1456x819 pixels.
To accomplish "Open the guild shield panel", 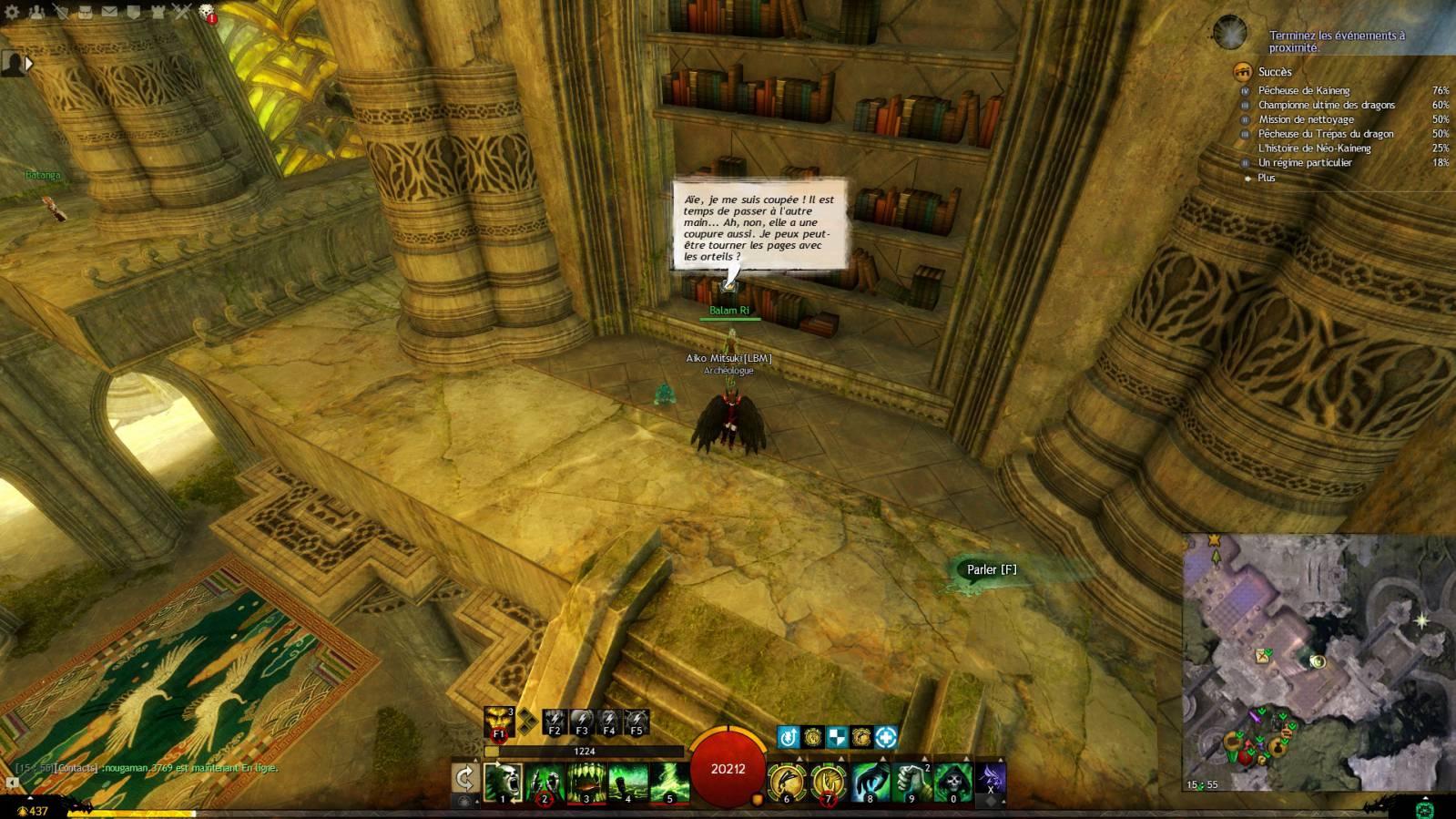I will point(134,13).
